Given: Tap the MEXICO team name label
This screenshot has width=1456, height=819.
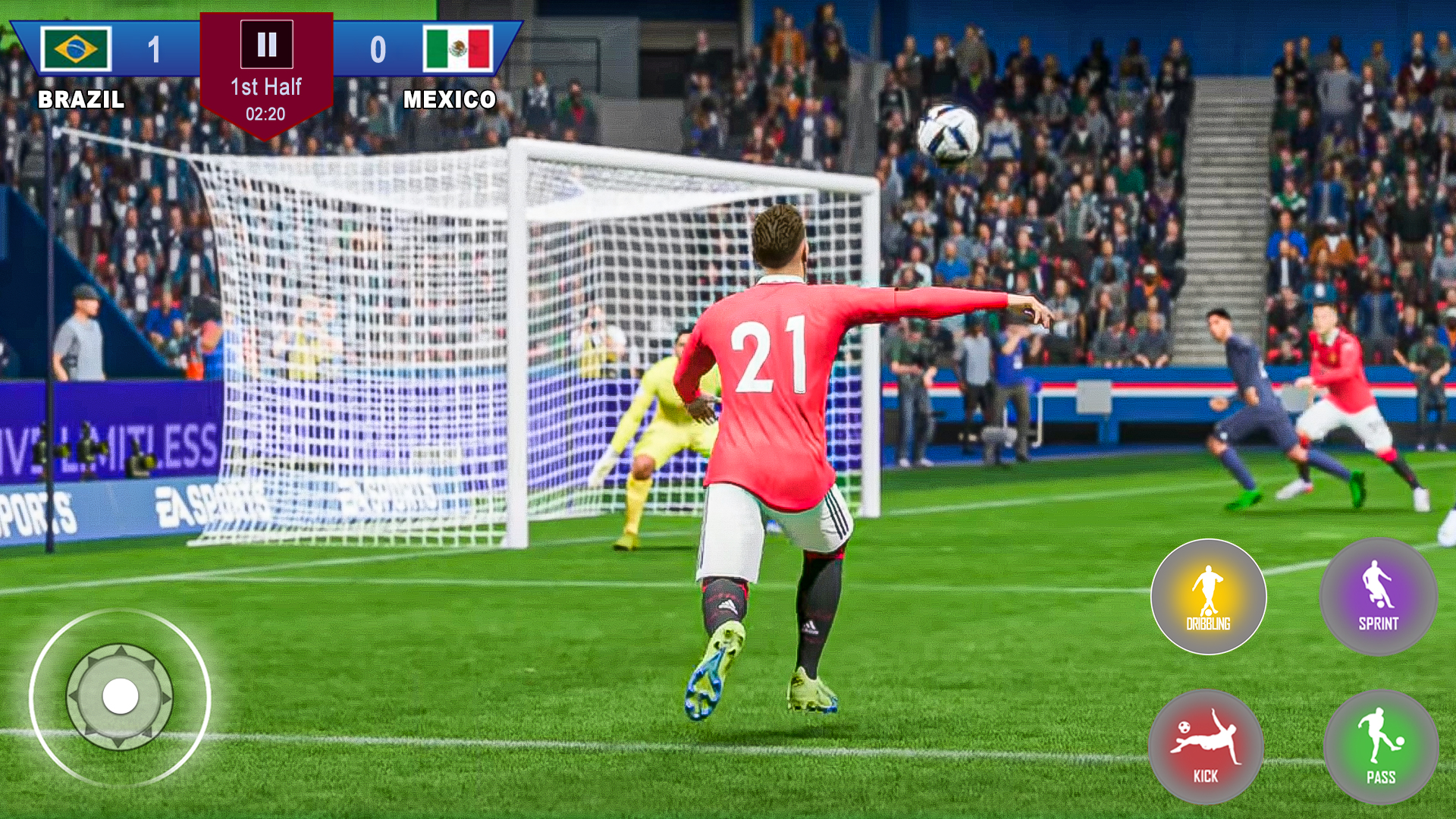Looking at the screenshot, I should (x=450, y=97).
